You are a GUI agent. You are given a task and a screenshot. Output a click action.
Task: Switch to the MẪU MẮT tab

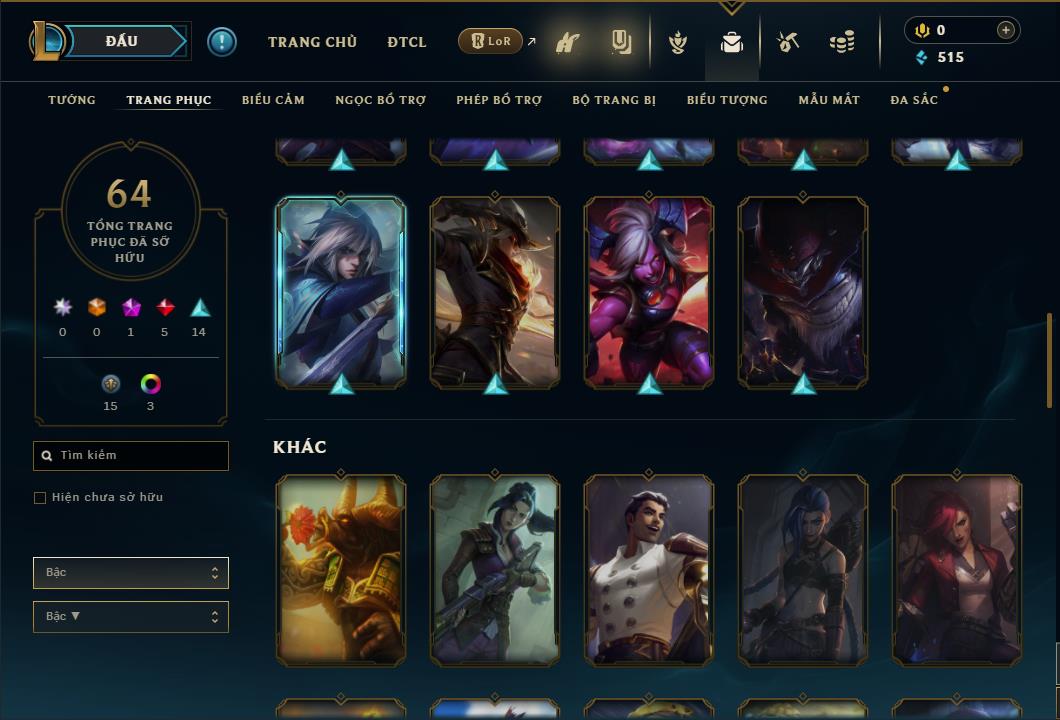(829, 100)
